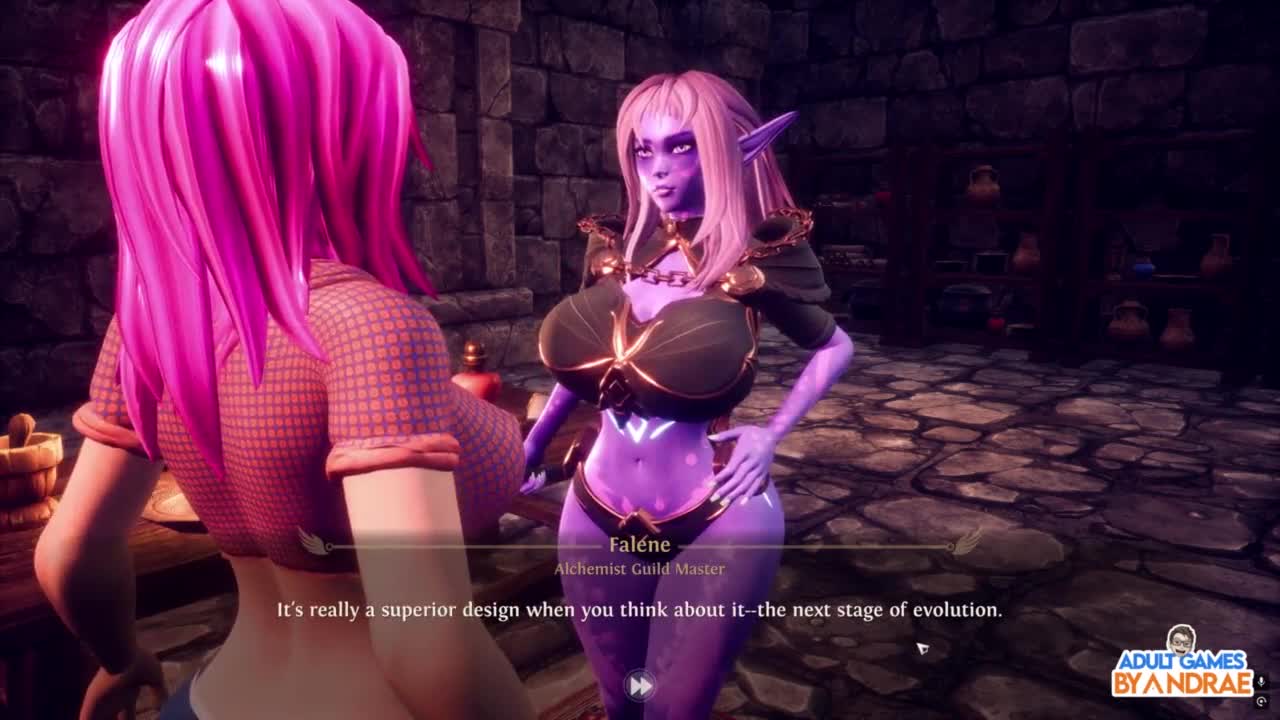Toggle the microphone icon in the overlay
Screen dimensions: 1280x720
coord(1261,681)
